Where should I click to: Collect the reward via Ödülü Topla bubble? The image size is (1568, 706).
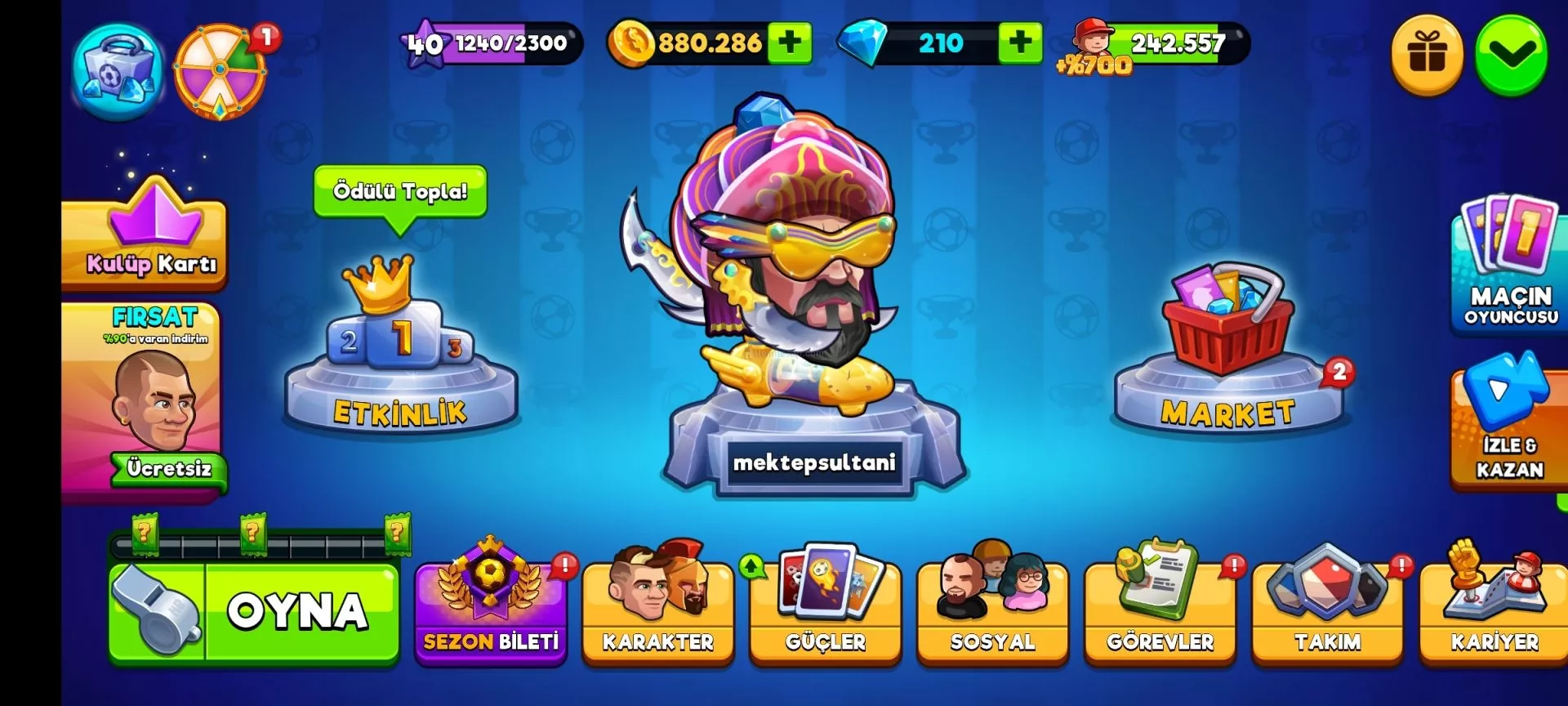[x=400, y=192]
